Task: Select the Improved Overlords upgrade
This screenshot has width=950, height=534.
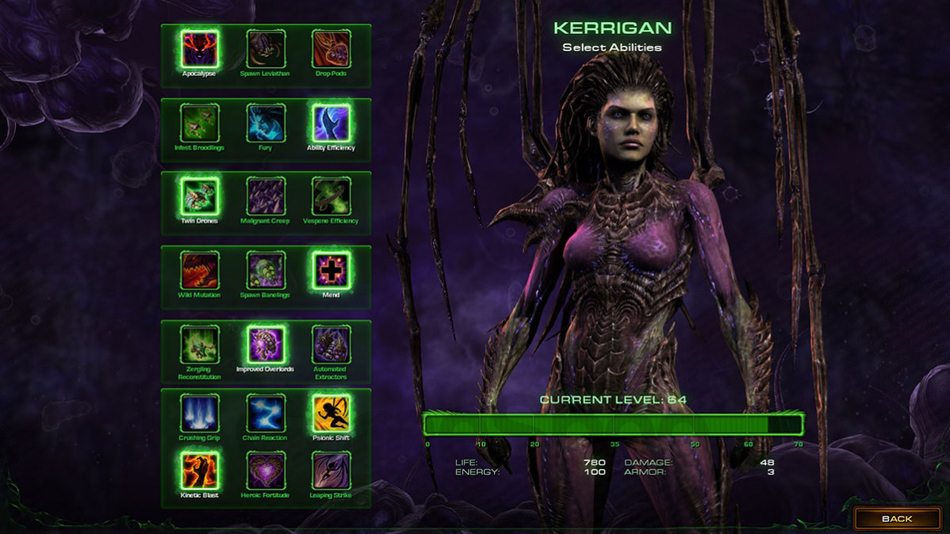Action: coord(265,344)
